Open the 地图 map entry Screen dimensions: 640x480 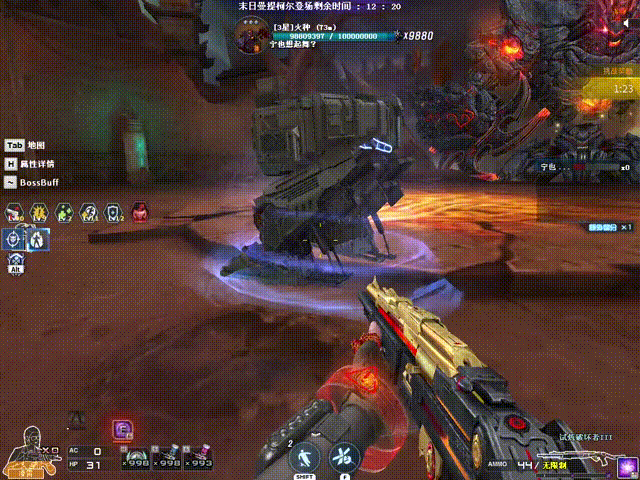[x=25, y=146]
